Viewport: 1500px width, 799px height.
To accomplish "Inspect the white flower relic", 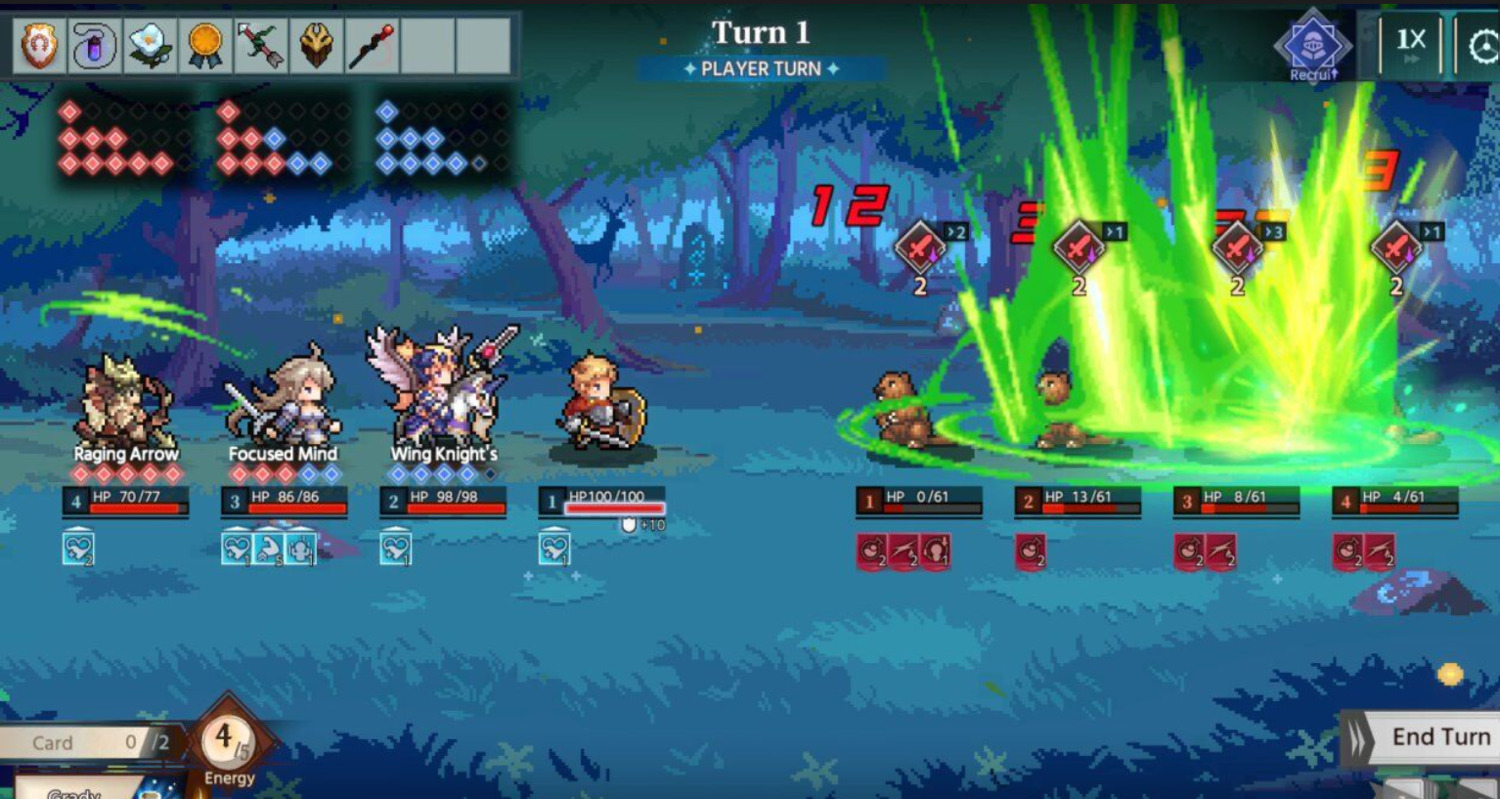I will [151, 45].
